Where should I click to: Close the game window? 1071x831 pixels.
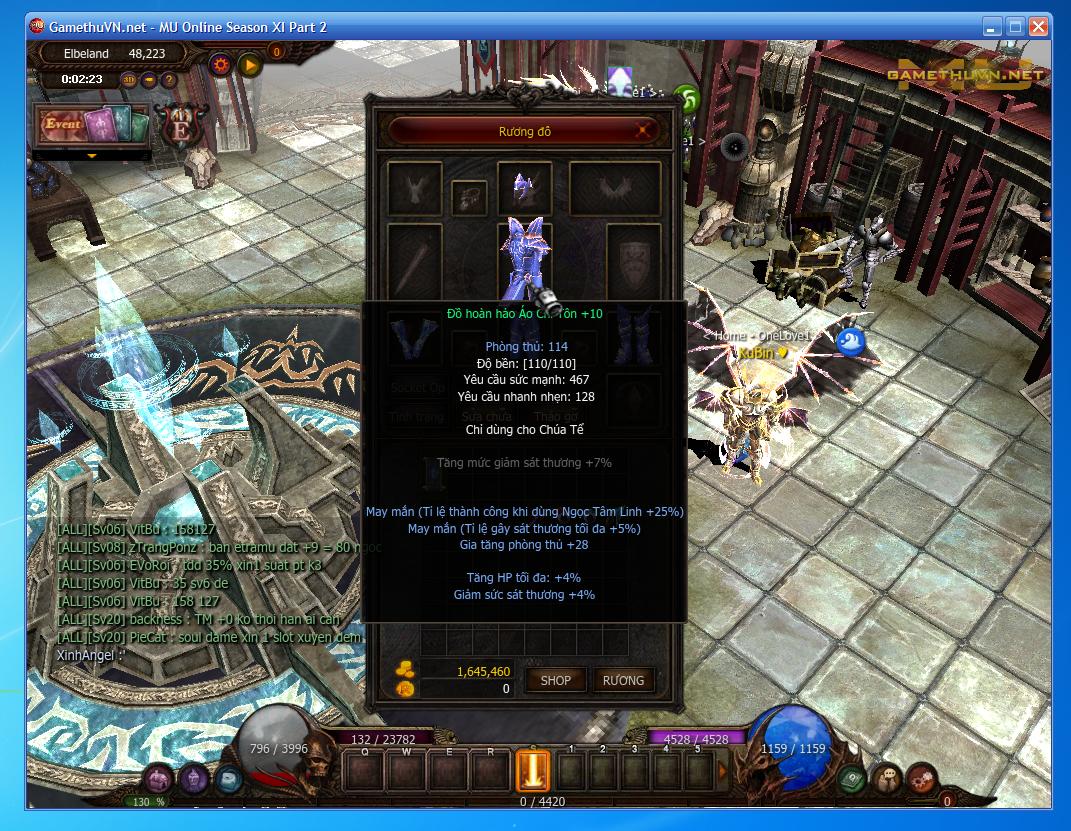(x=1038, y=27)
